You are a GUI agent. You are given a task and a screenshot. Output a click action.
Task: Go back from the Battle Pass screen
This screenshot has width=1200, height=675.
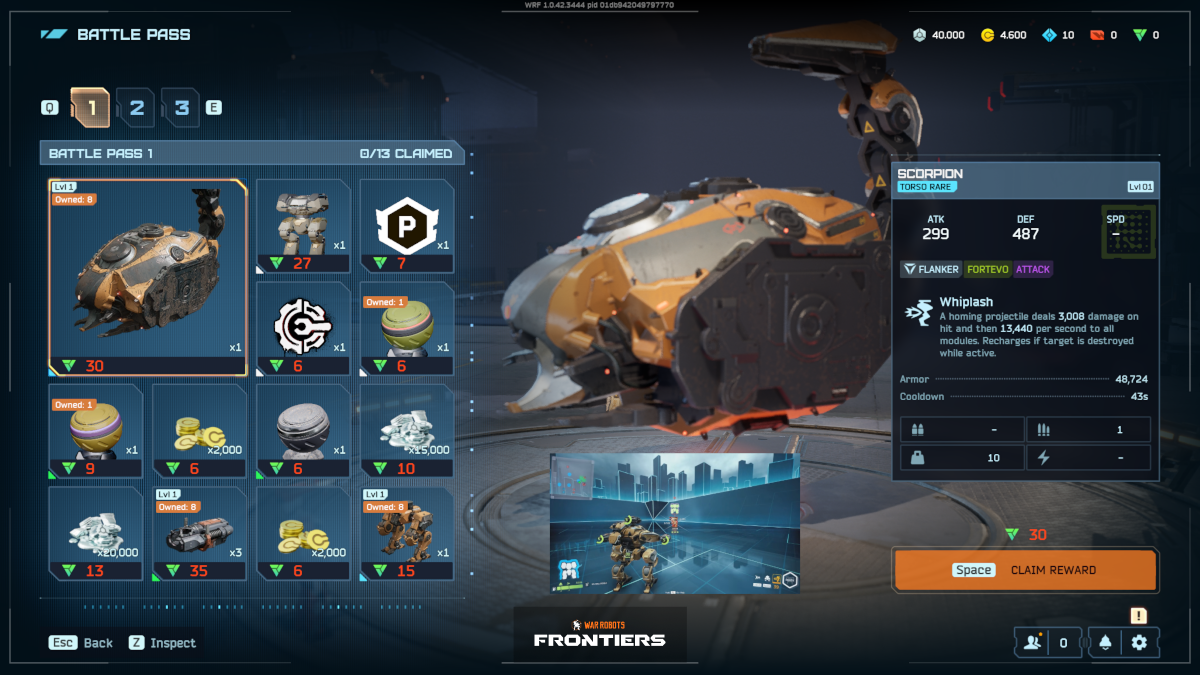(82, 643)
